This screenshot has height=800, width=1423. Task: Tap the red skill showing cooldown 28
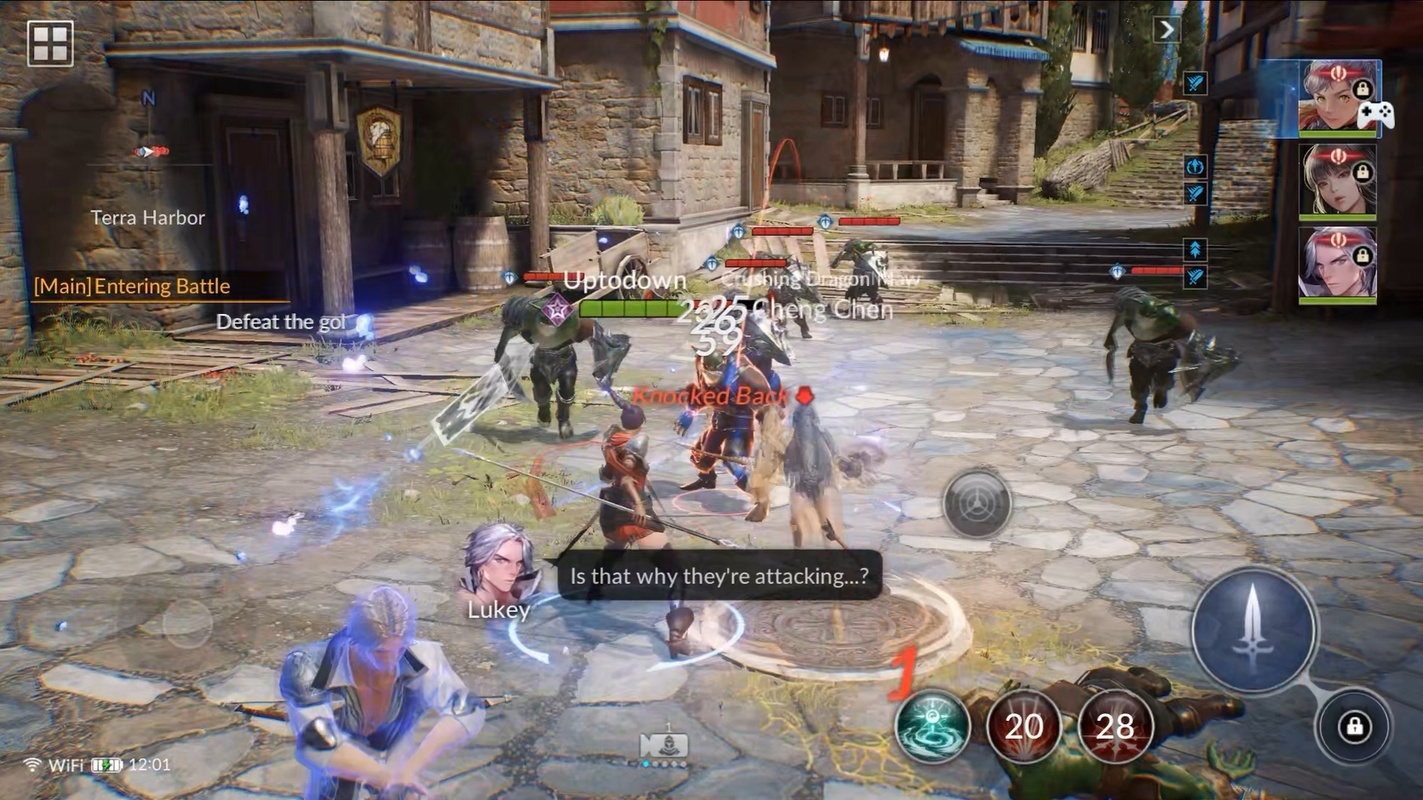(x=1115, y=726)
